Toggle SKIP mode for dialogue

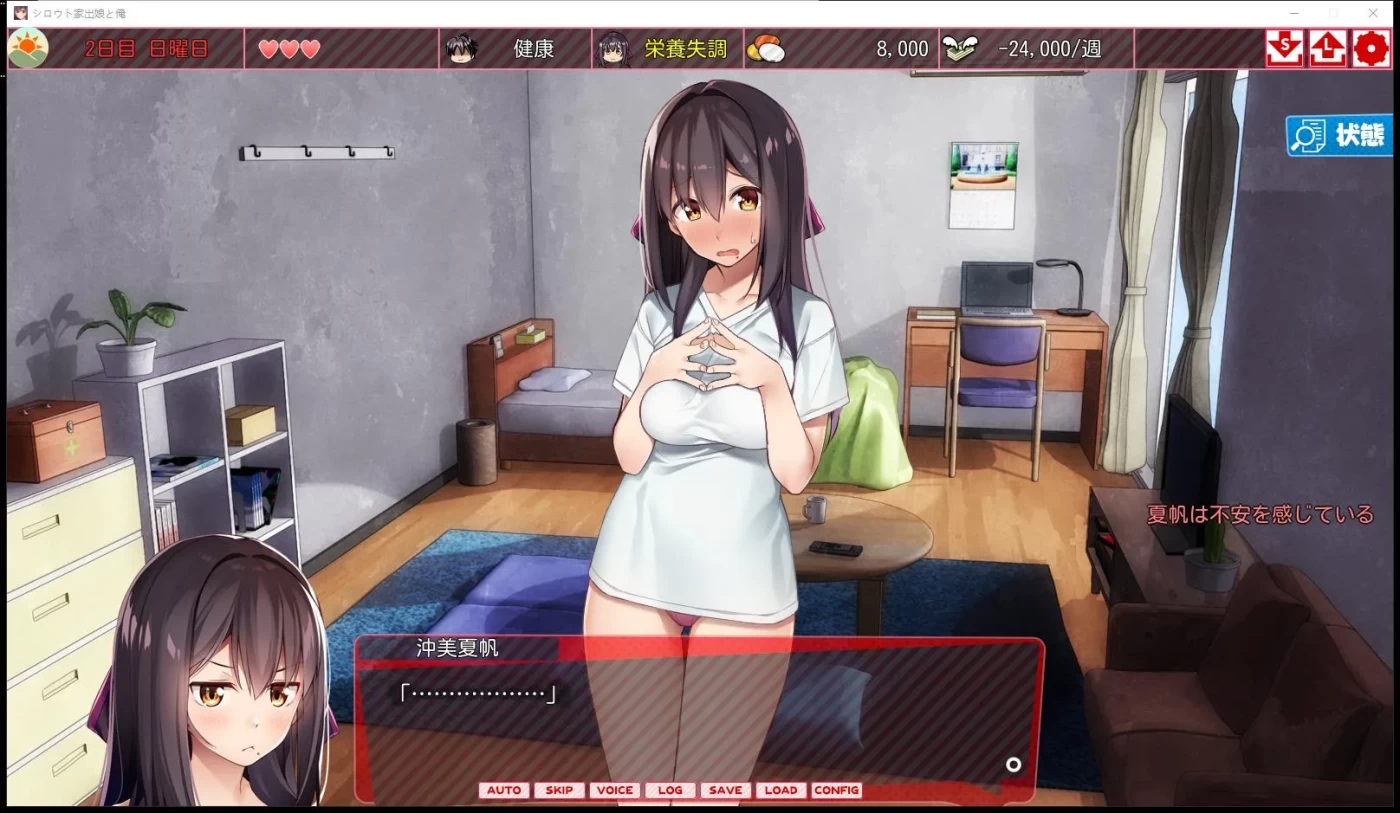point(558,790)
